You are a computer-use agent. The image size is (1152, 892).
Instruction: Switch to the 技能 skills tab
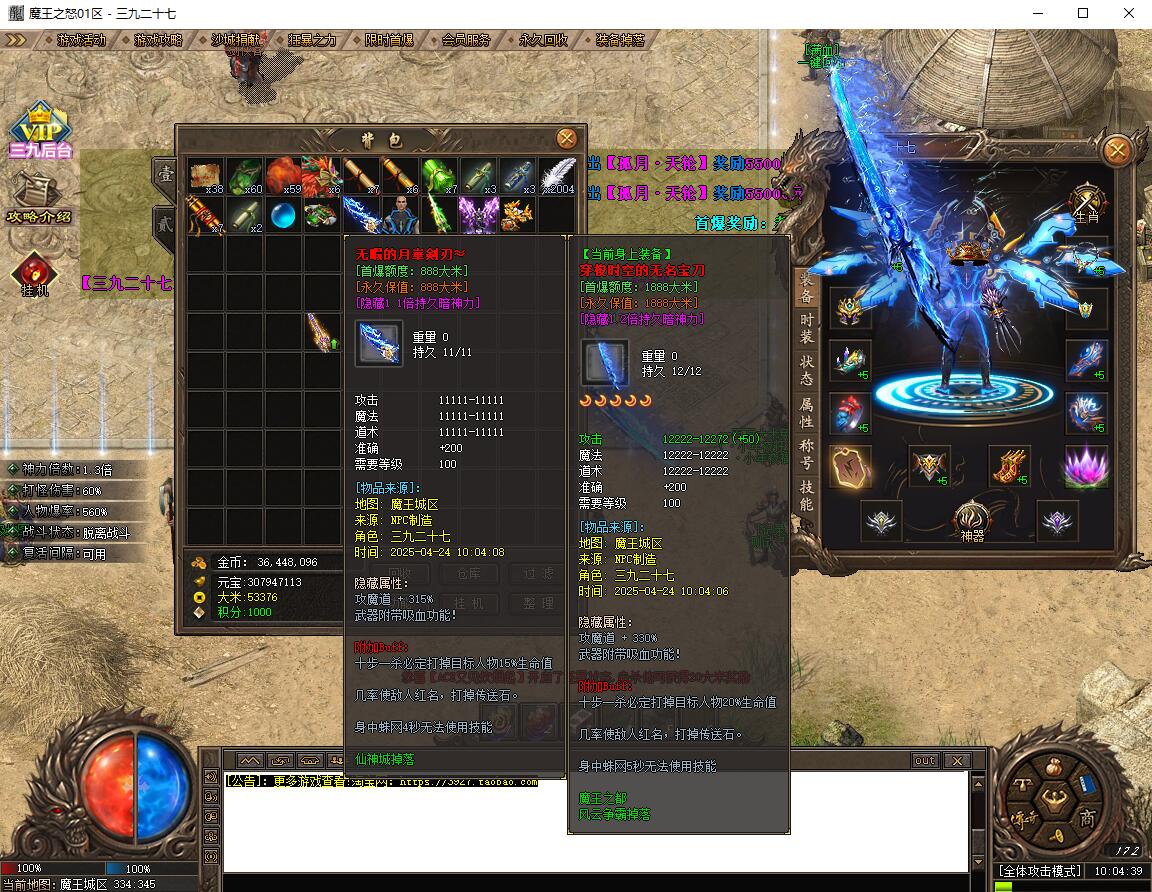point(806,495)
